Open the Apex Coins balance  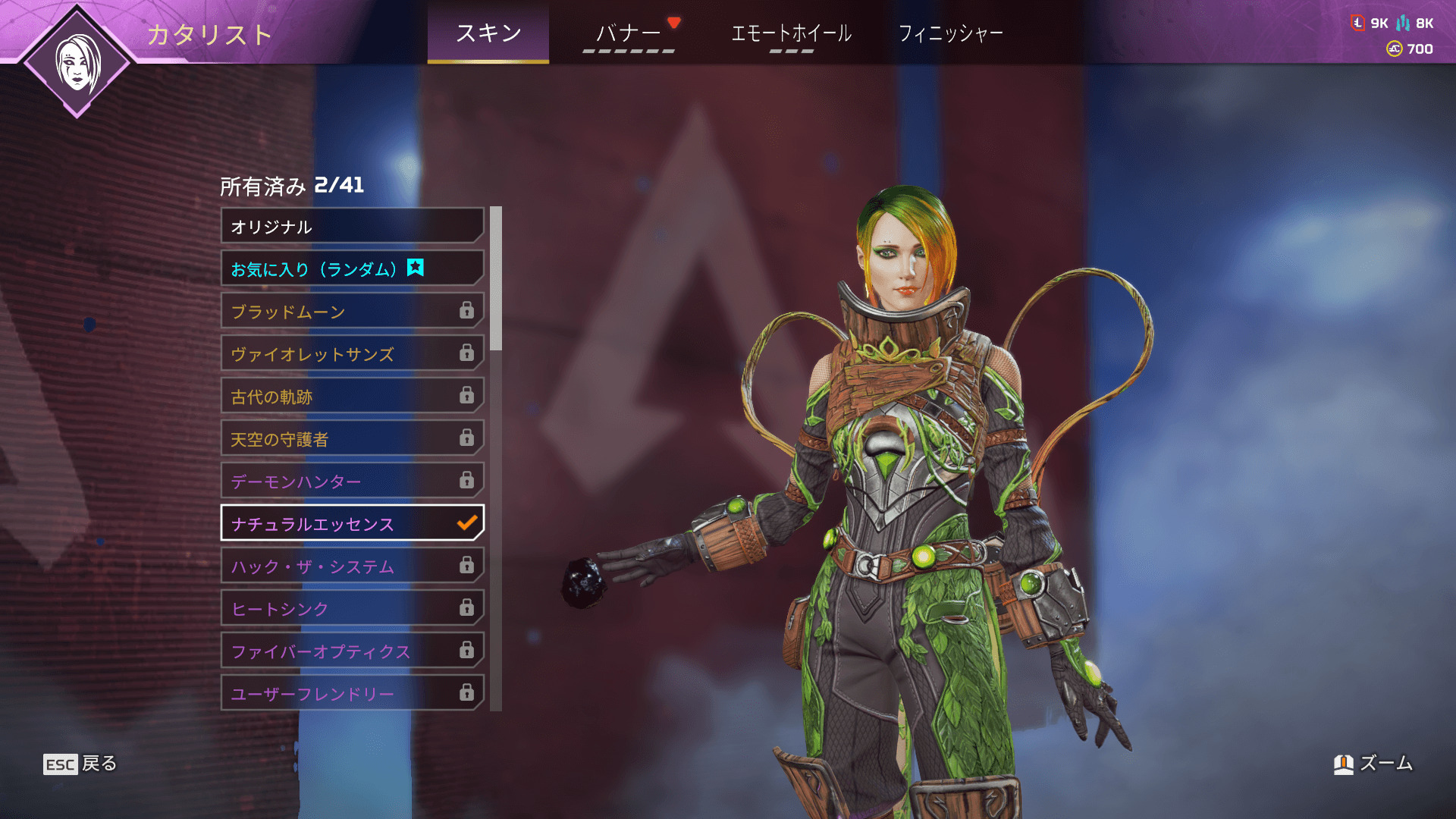[1410, 49]
